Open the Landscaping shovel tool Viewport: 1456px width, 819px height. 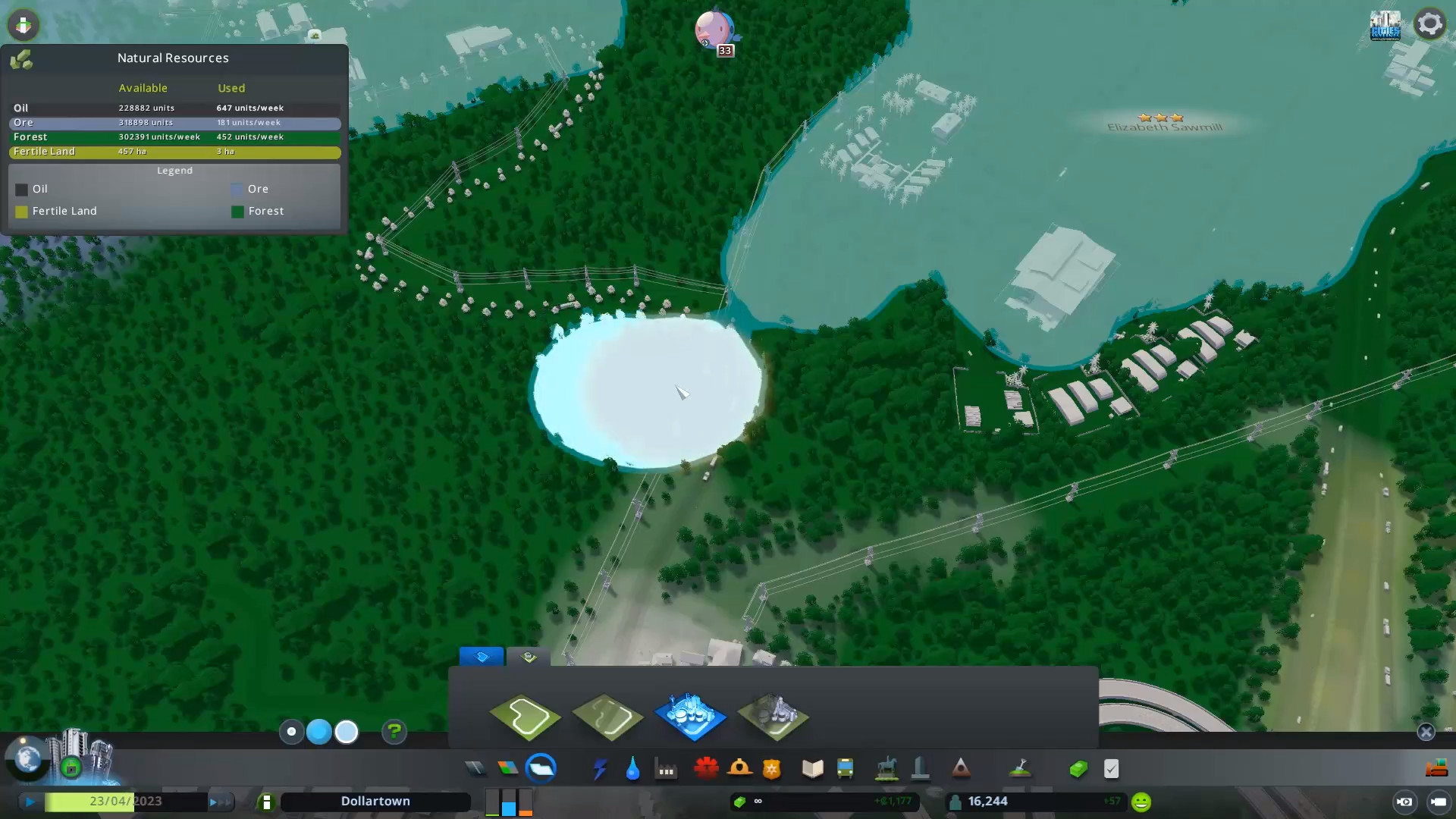pyautogui.click(x=1020, y=768)
